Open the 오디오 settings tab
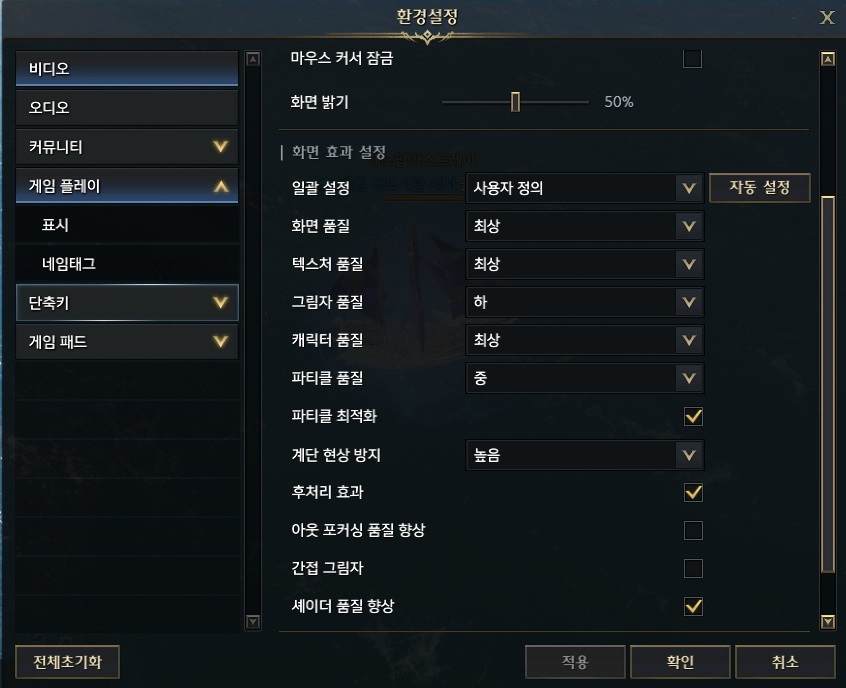 click(127, 108)
